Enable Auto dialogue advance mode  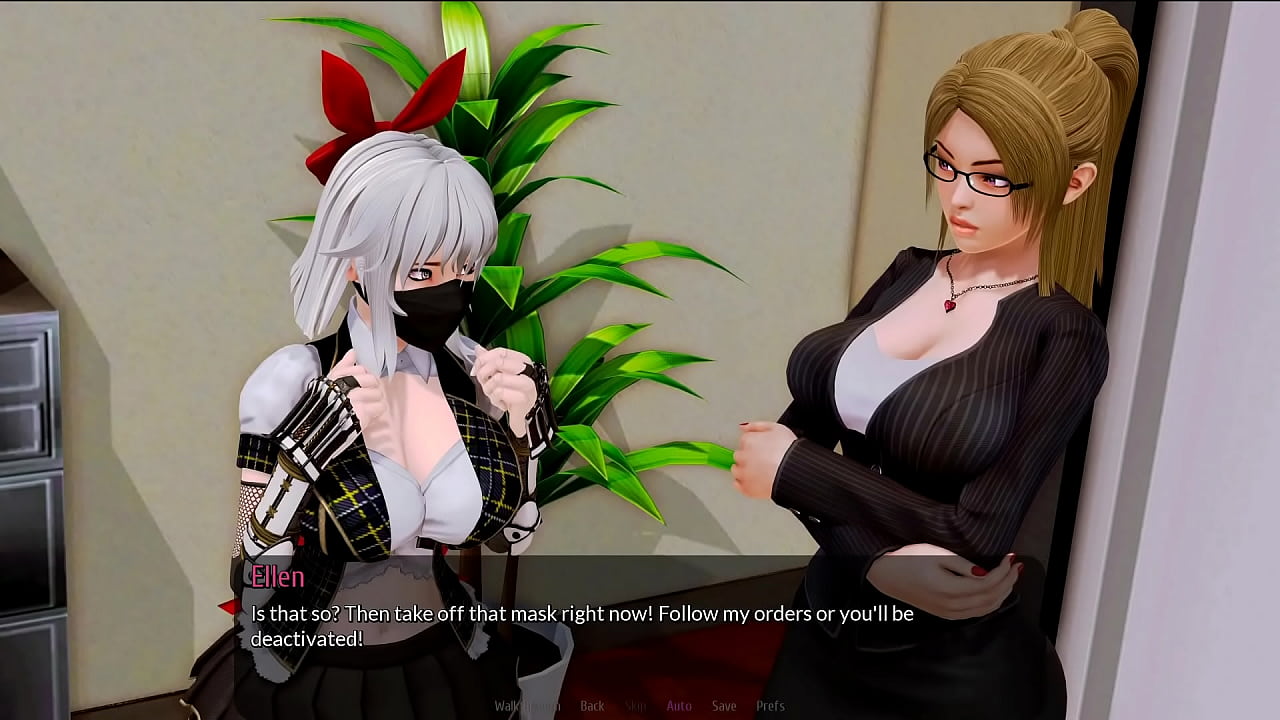pyautogui.click(x=679, y=706)
